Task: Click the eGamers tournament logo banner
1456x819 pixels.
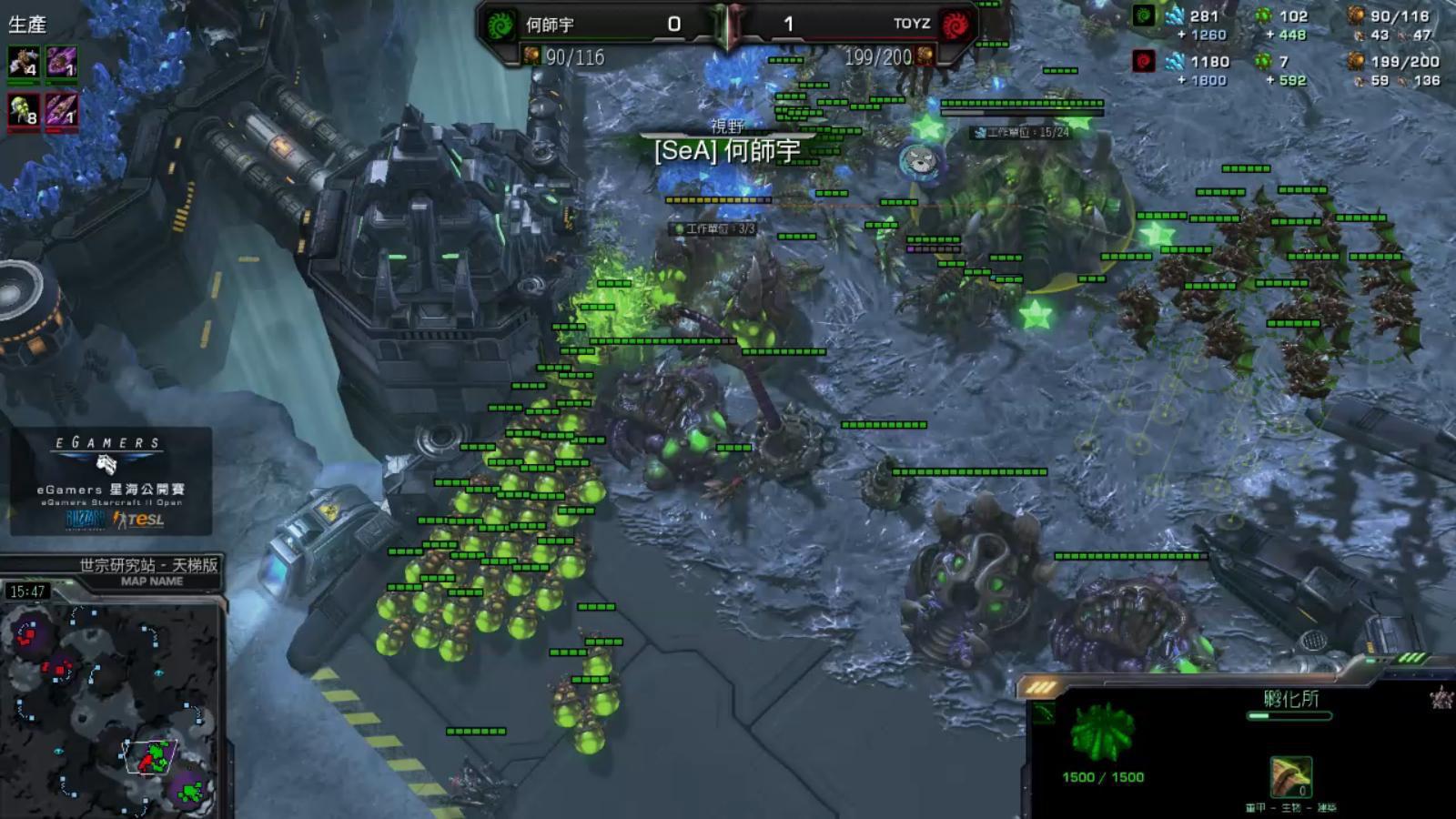Action: [110, 481]
